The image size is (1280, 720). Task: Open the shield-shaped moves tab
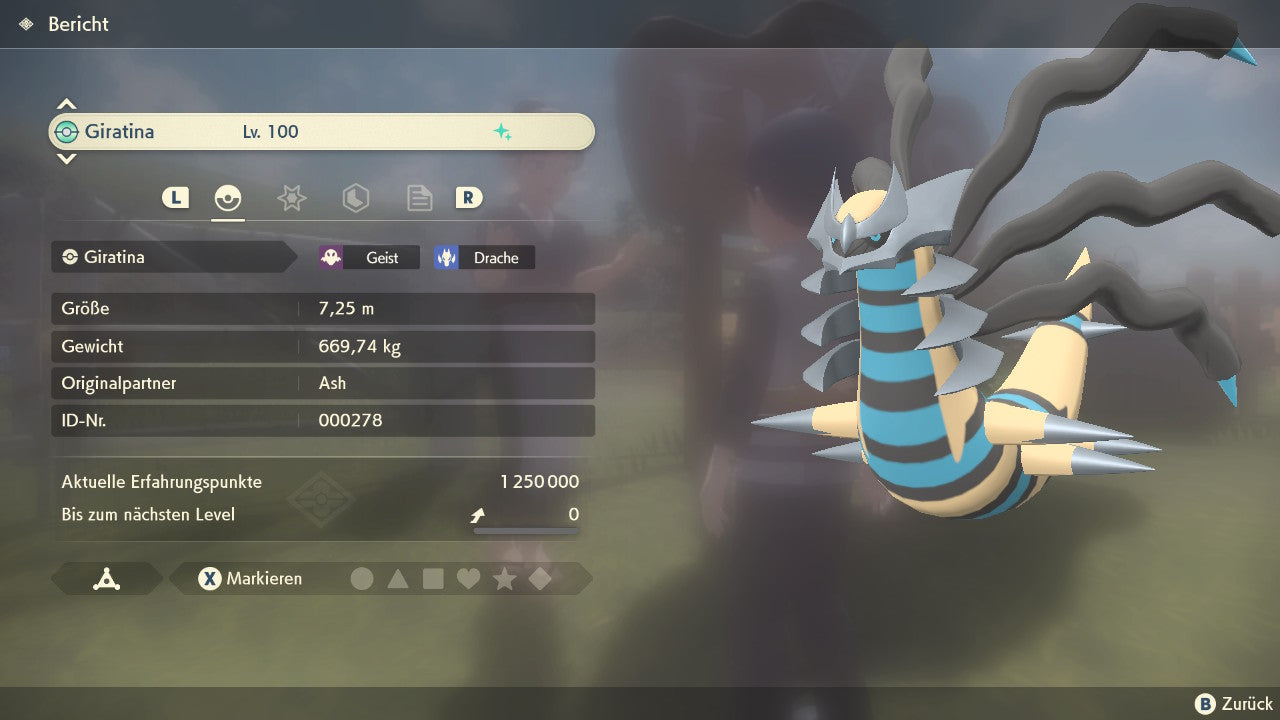355,198
